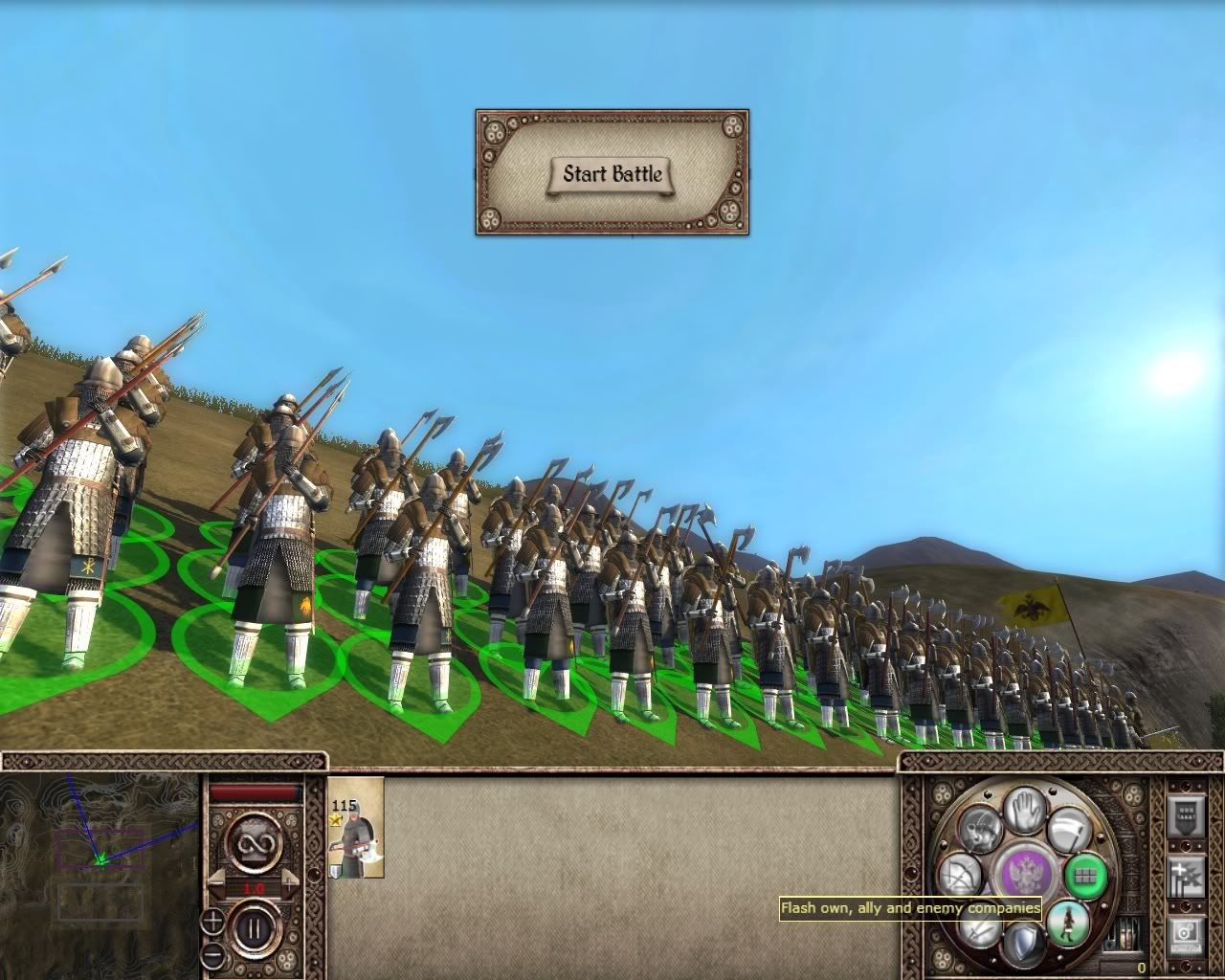Activate the halt order hand icon
Screen dimensions: 1225x980
[x=1025, y=810]
